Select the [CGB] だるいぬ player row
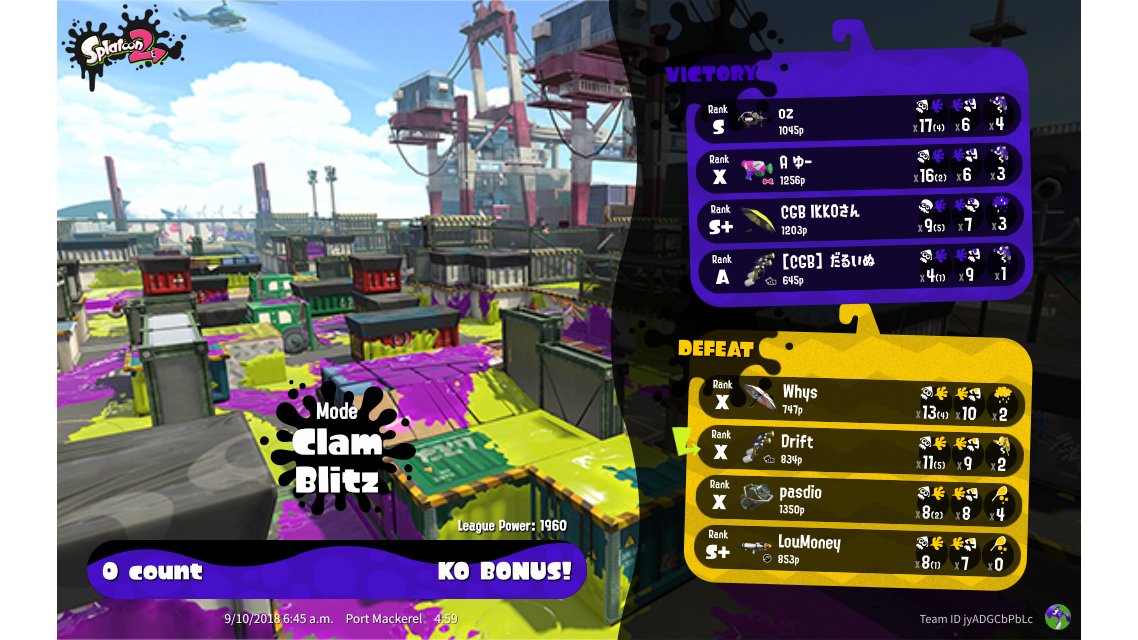 (x=858, y=268)
